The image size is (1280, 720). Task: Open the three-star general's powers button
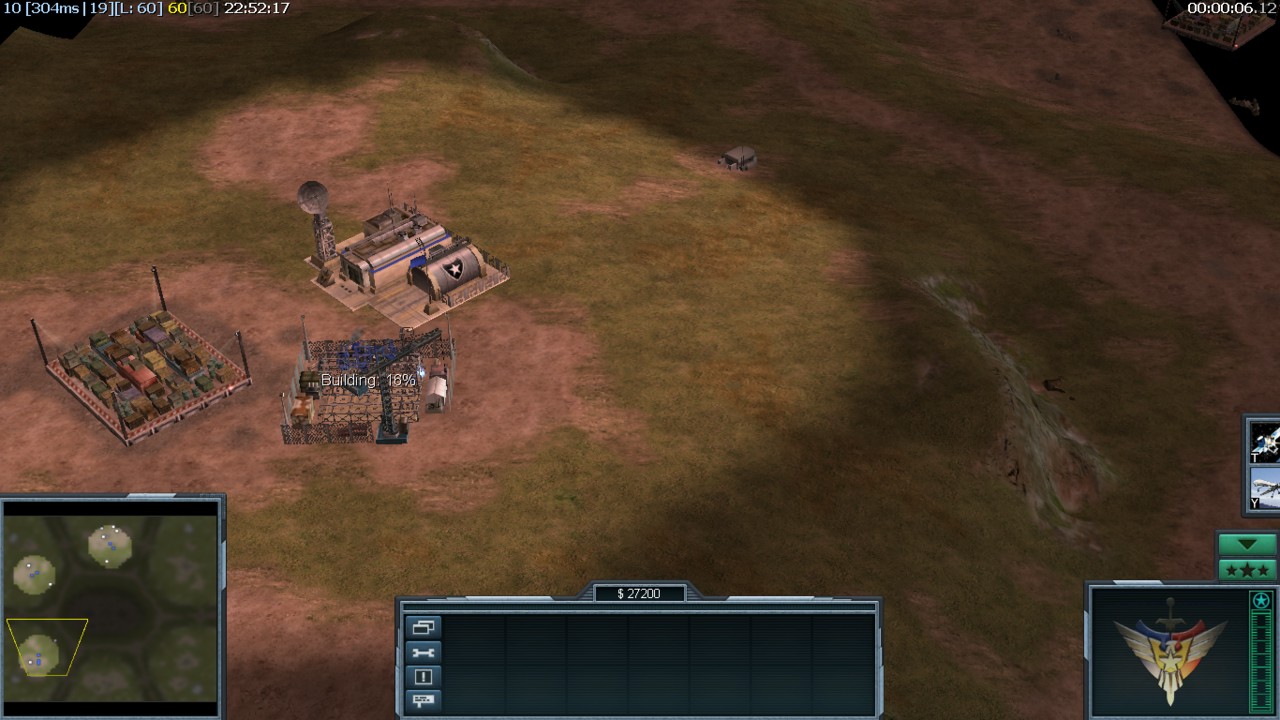[x=1247, y=570]
